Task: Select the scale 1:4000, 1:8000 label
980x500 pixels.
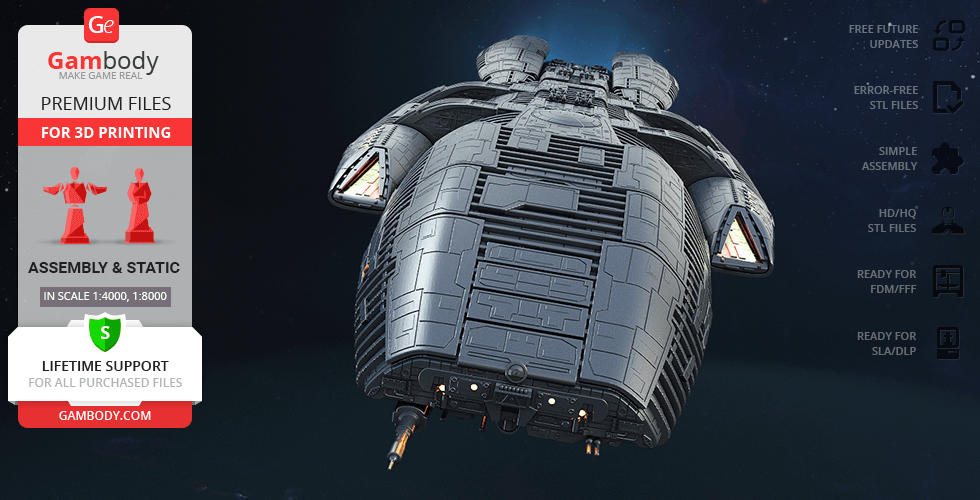Action: tap(105, 296)
